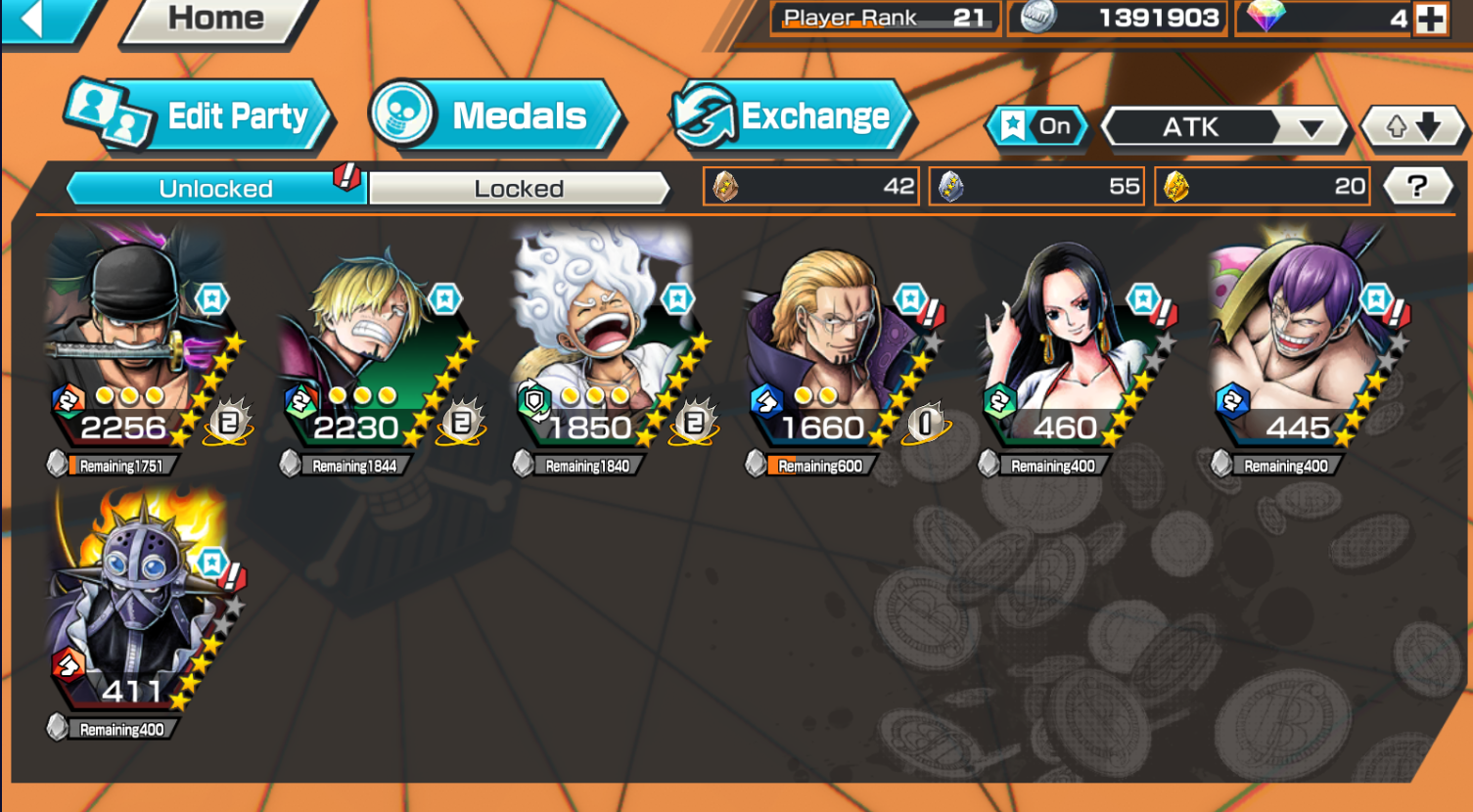Open the ATK sort dropdown
Viewport: 1473px width, 812px height.
(1223, 127)
